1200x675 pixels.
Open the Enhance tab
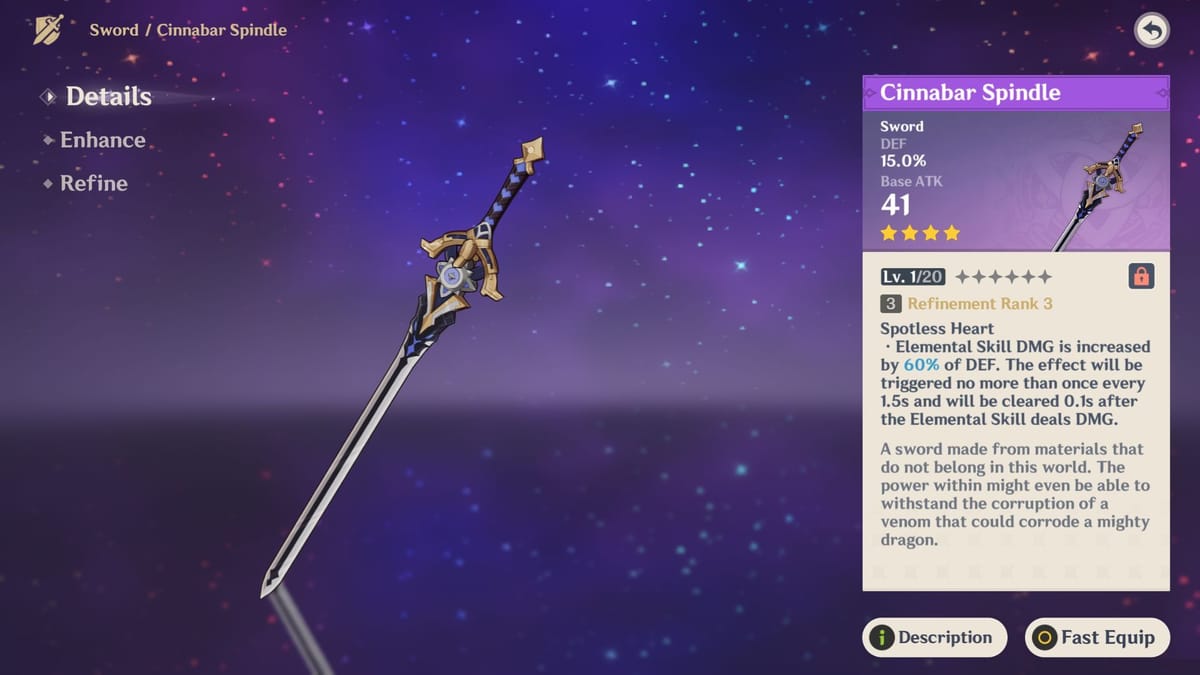(x=102, y=140)
